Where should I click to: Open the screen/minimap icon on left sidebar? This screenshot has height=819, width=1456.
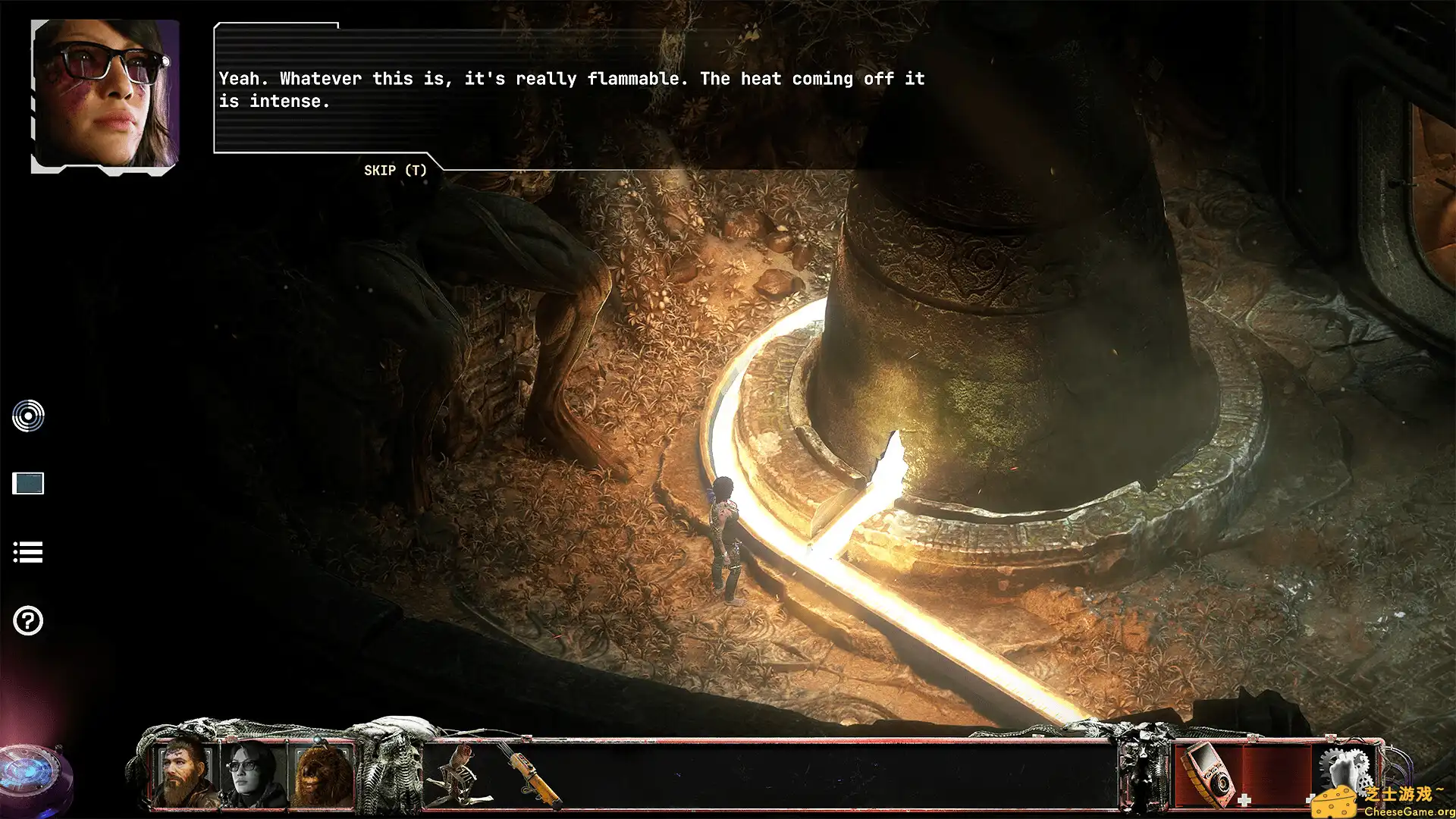tap(28, 484)
